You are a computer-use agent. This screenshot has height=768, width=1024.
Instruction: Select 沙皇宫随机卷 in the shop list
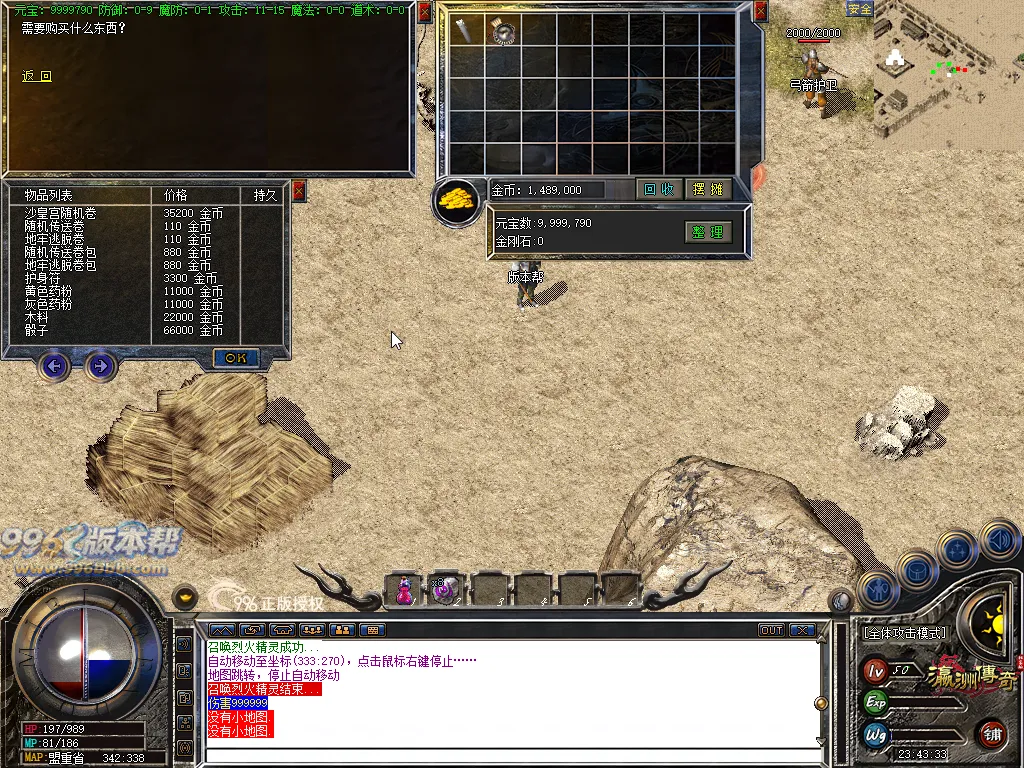click(61, 213)
